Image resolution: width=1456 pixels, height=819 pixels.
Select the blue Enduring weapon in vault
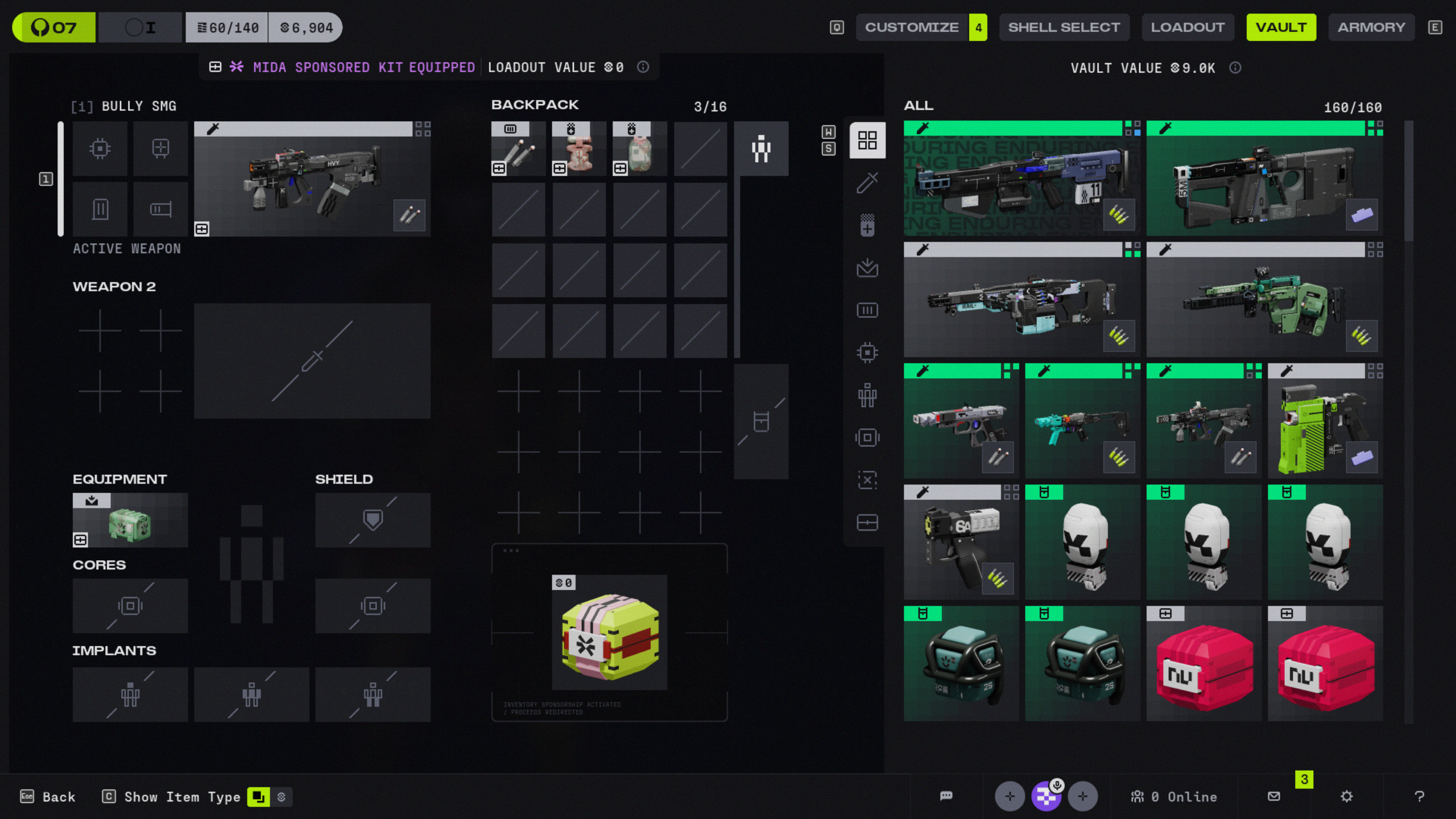(1021, 179)
